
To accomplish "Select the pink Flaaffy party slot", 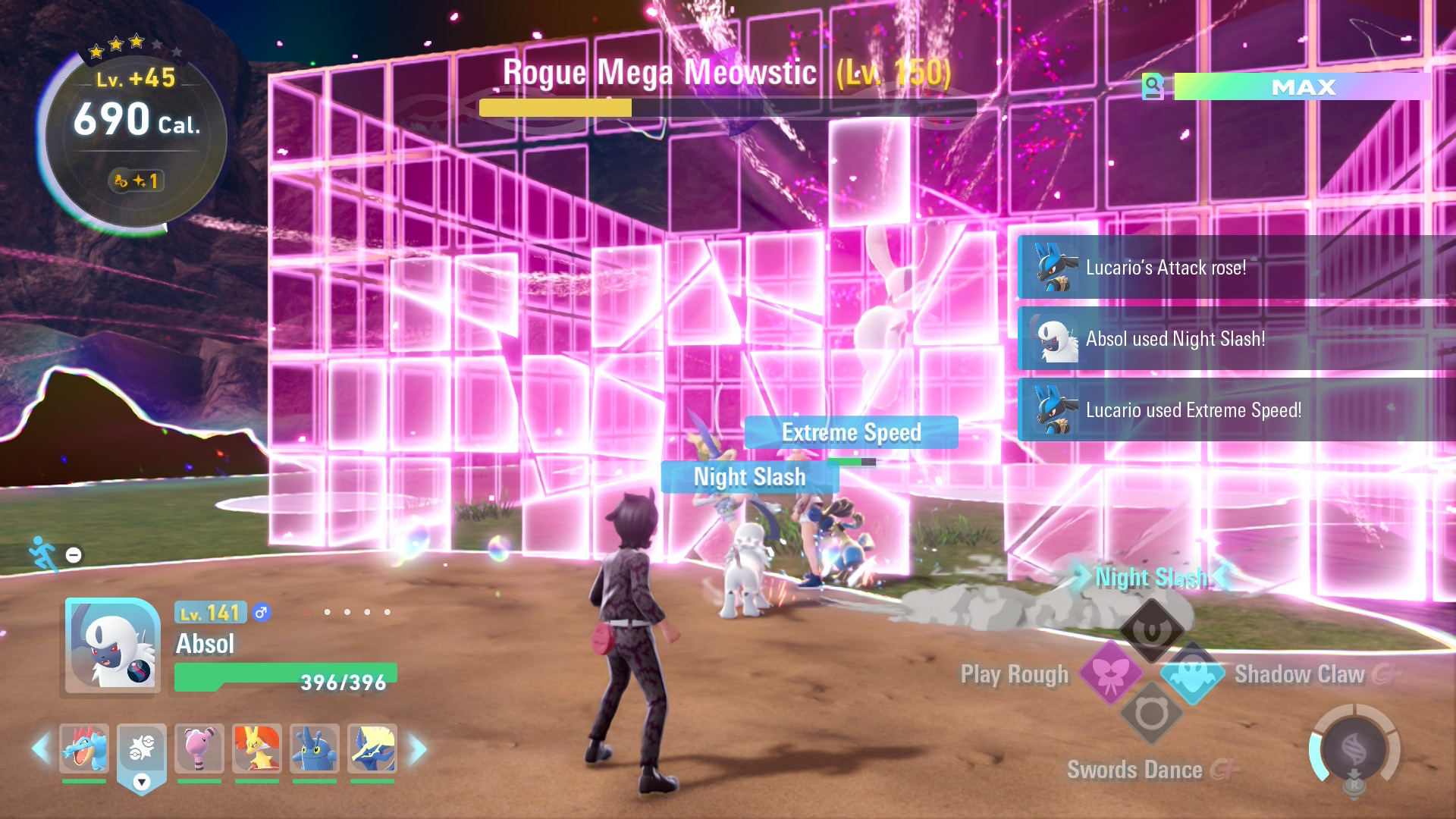I will coord(199,748).
